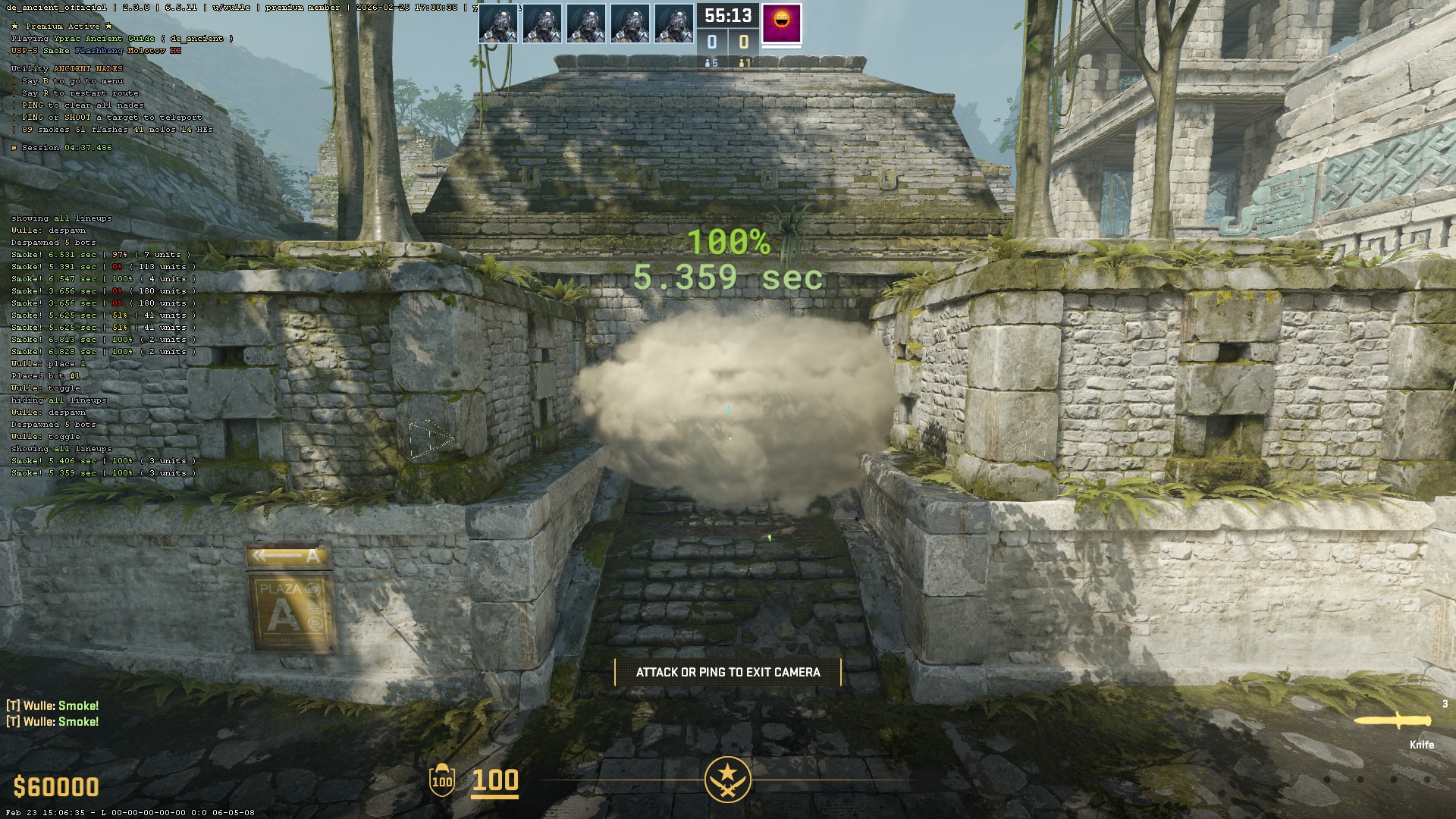Click the Counter-Terrorist star emblem

[x=727, y=779]
